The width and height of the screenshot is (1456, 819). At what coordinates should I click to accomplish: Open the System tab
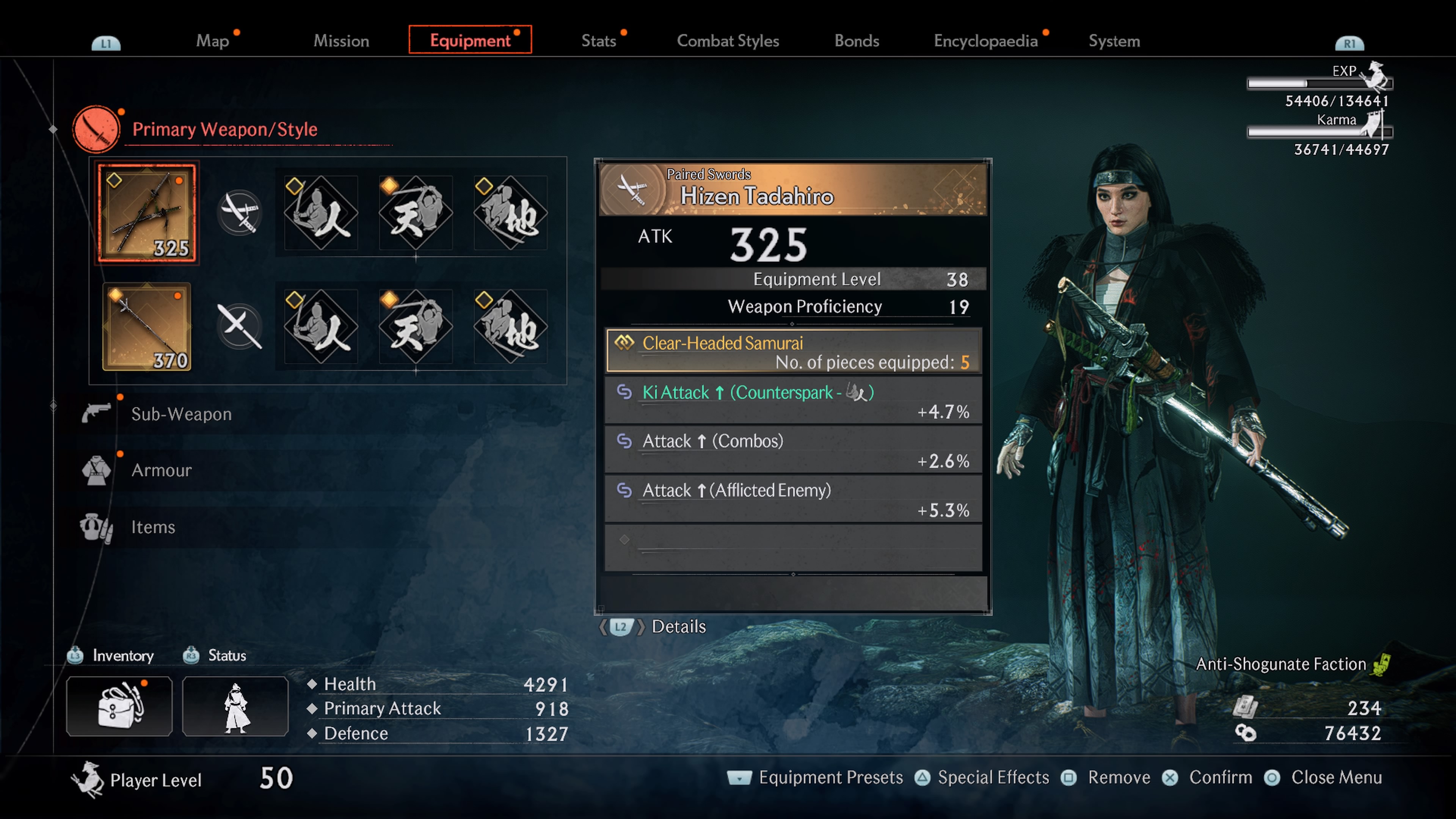(1114, 41)
